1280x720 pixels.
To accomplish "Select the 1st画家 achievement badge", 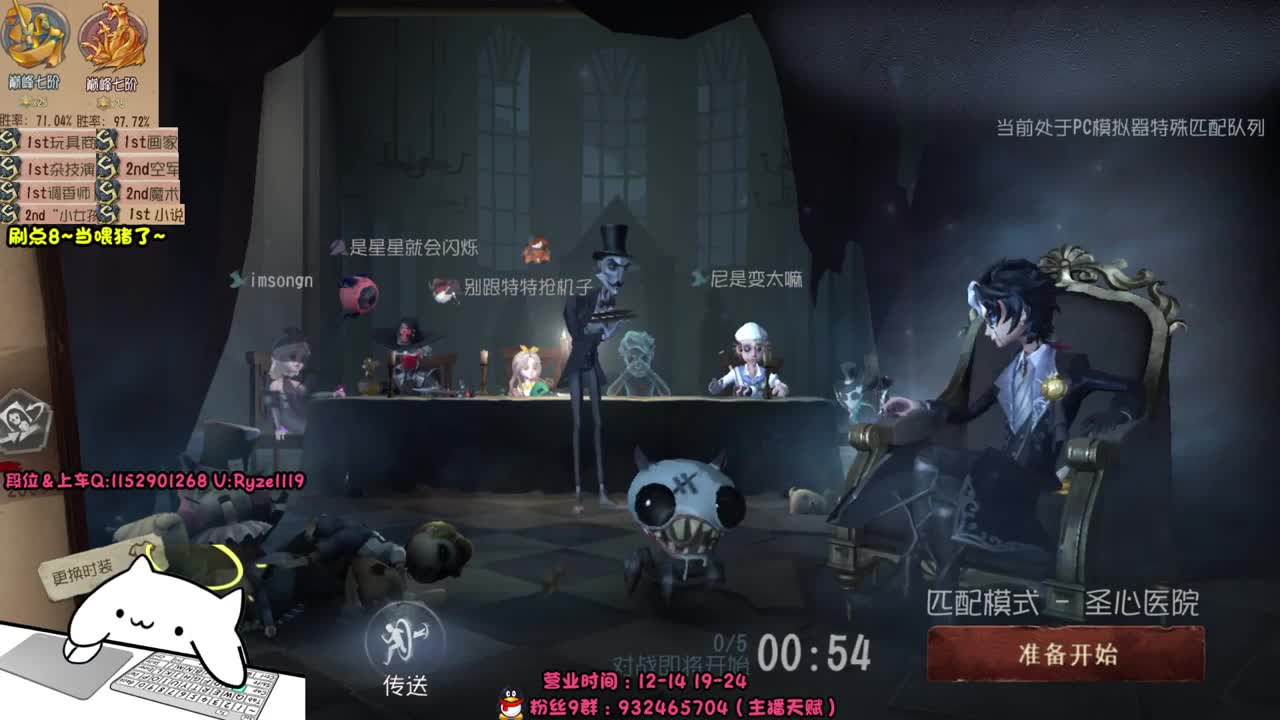I will pyautogui.click(x=150, y=142).
